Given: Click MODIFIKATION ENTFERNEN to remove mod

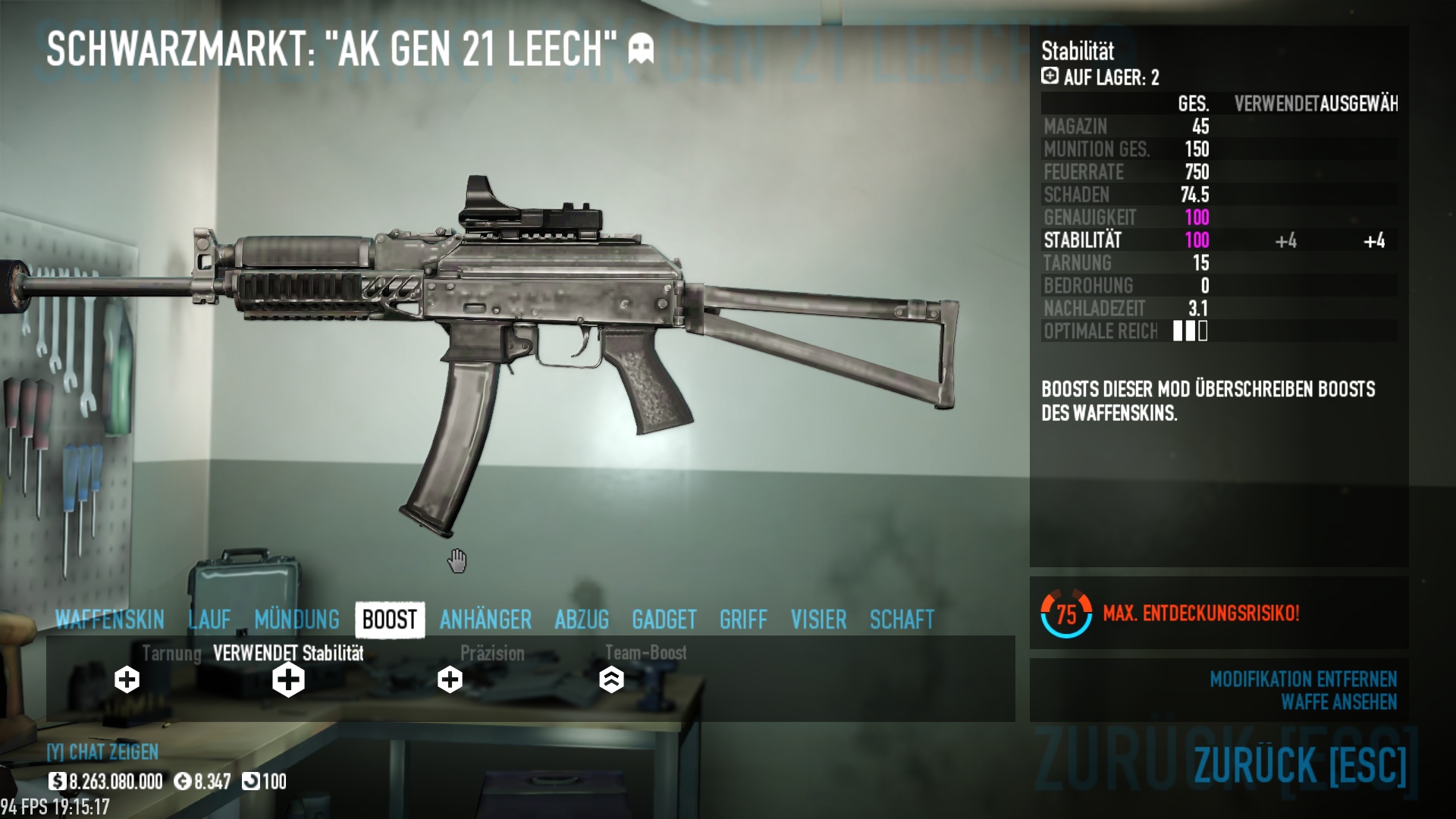Looking at the screenshot, I should (x=1303, y=679).
